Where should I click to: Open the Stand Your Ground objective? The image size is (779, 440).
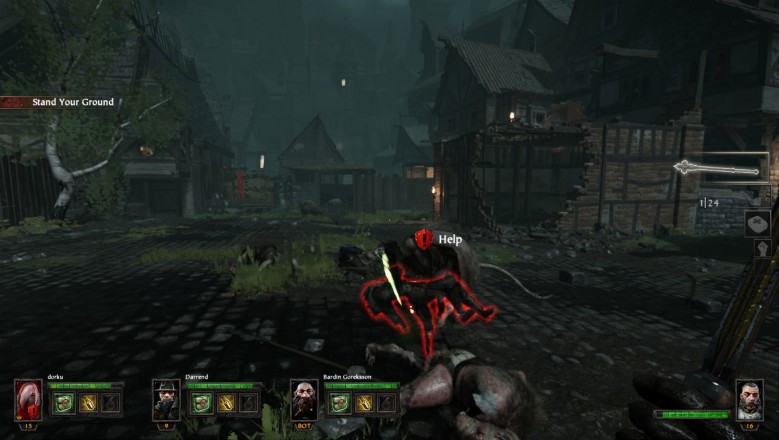pyautogui.click(x=58, y=102)
